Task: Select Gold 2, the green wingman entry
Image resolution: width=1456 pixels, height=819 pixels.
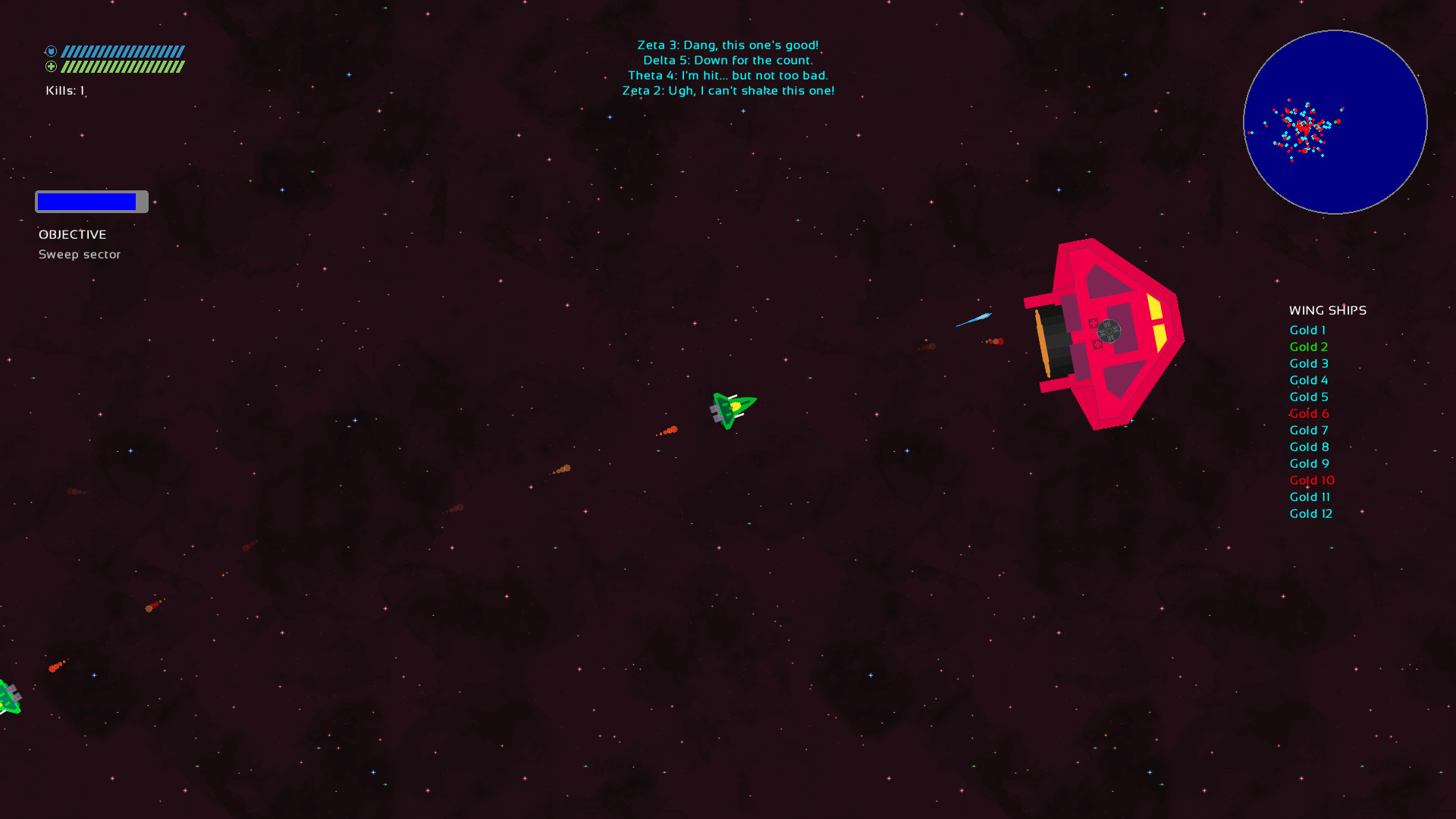Action: 1308,347
